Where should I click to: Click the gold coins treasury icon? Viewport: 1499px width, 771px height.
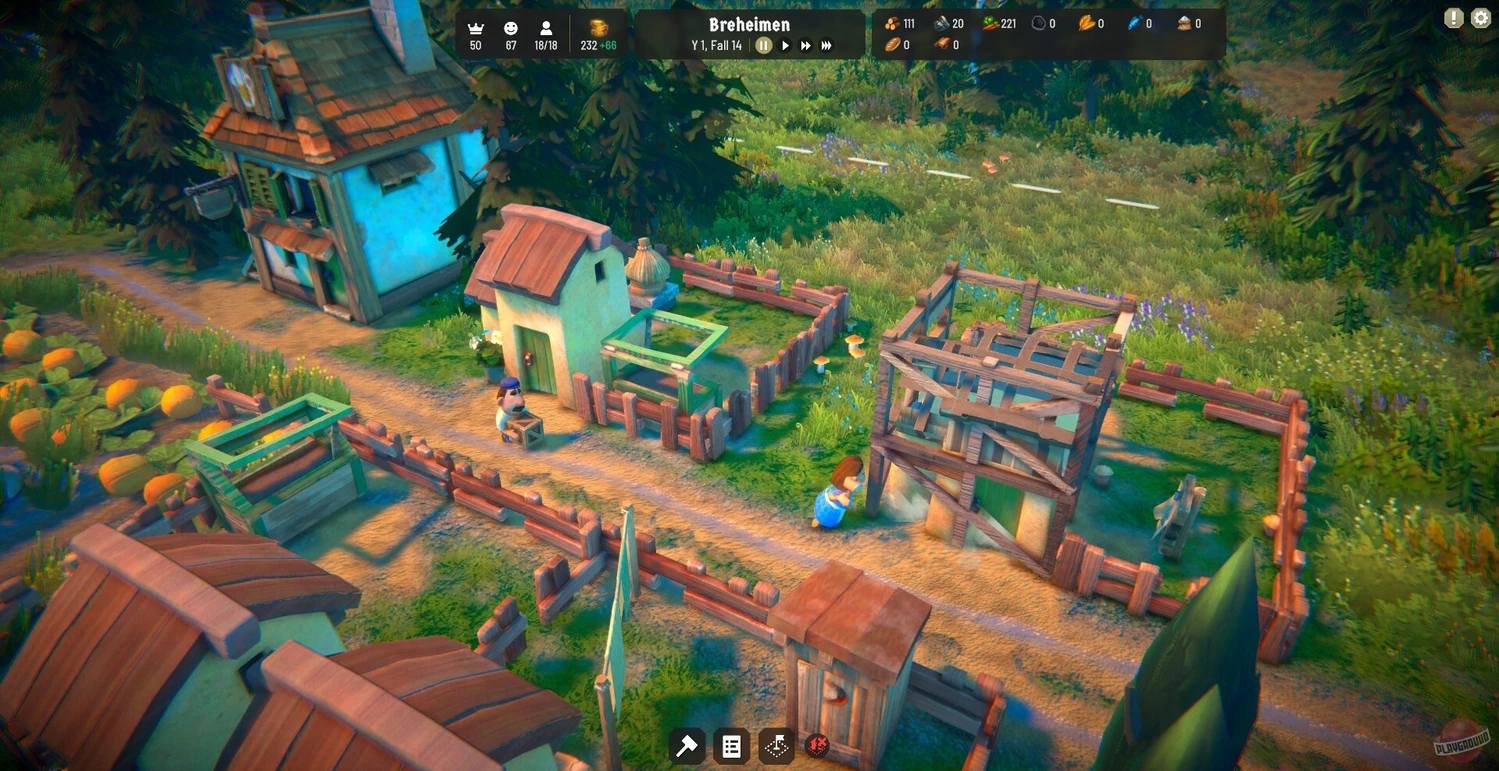coord(599,28)
